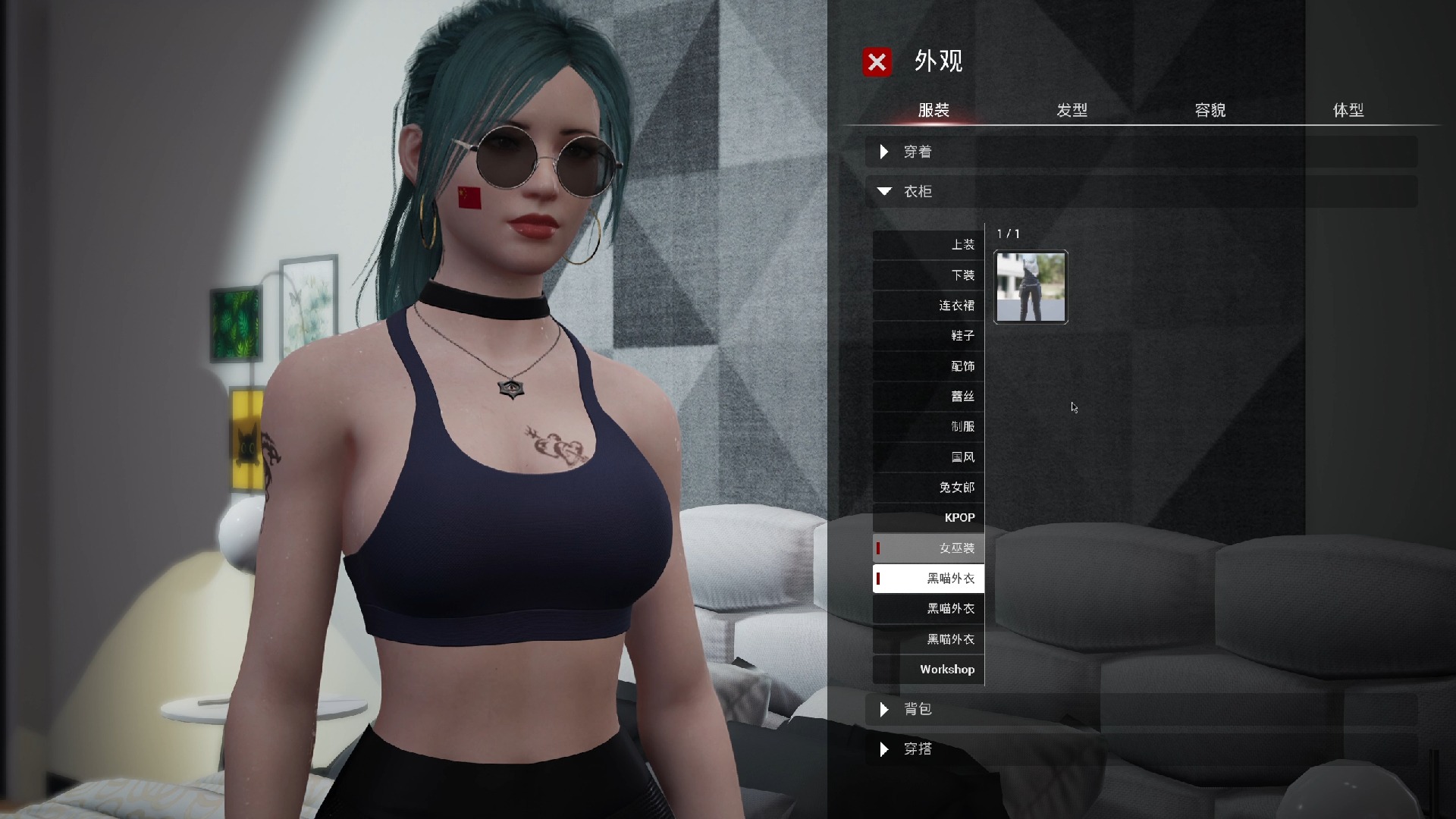This screenshot has height=819, width=1456.
Task: Switch to the 容貌 face tab
Action: [x=1210, y=111]
